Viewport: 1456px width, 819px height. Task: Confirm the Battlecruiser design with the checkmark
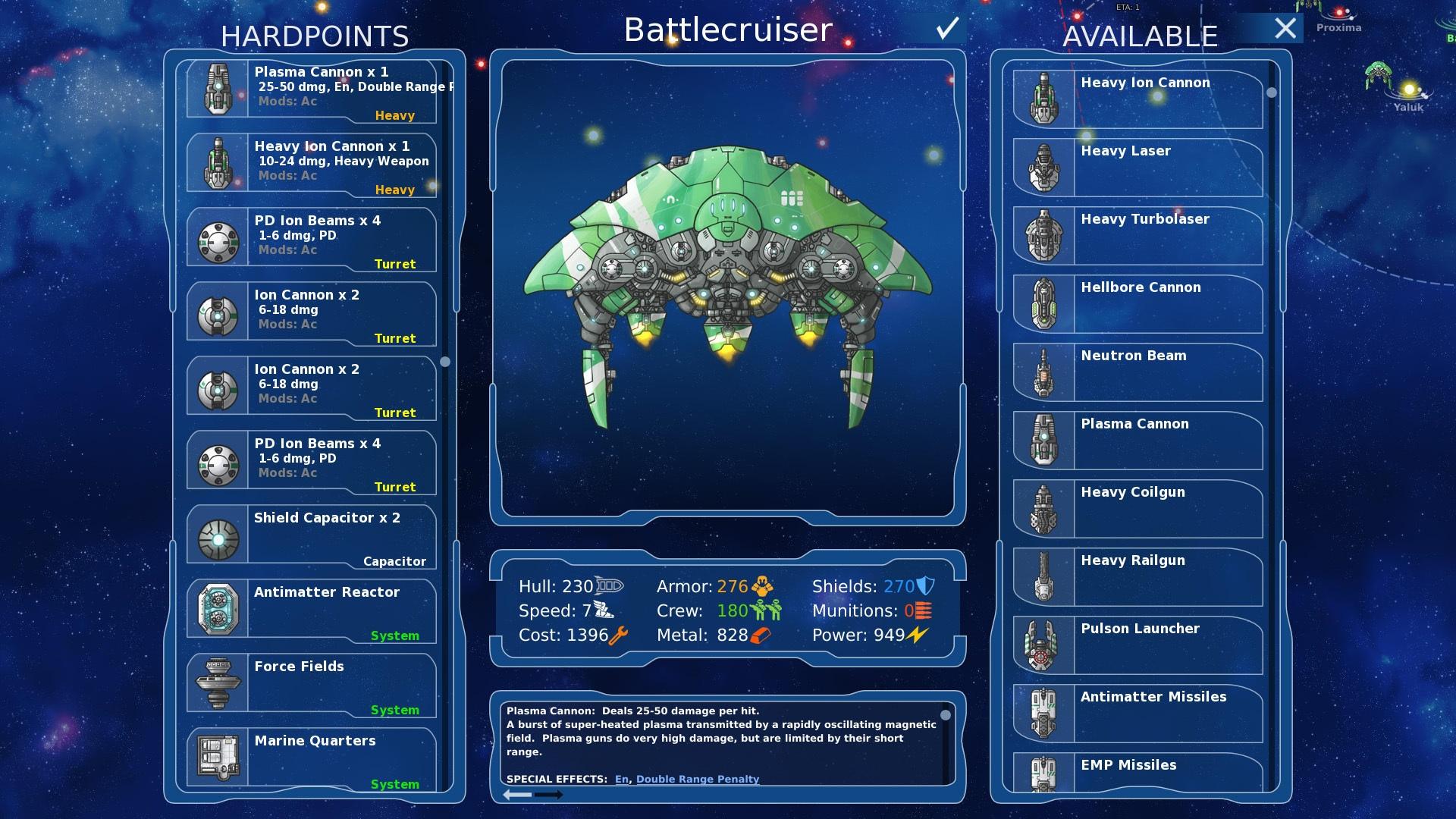pos(946,29)
